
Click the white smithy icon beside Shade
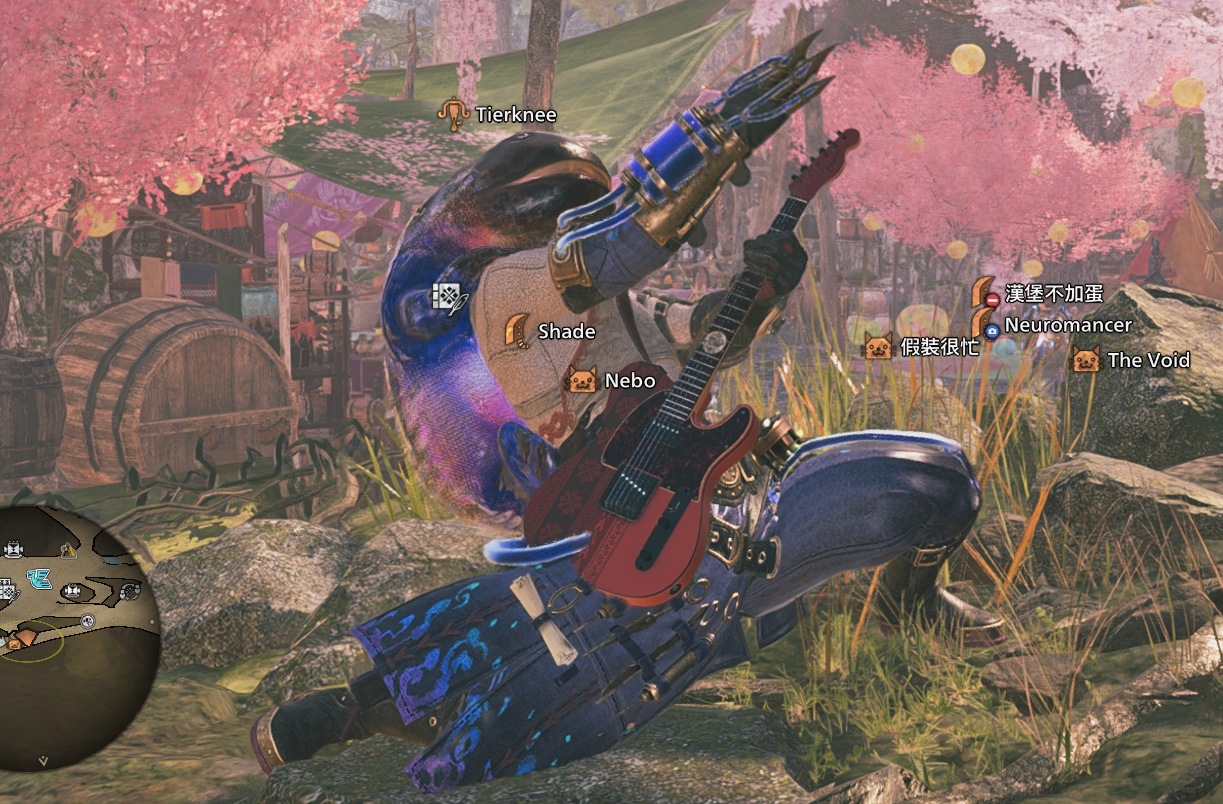pyautogui.click(x=446, y=298)
